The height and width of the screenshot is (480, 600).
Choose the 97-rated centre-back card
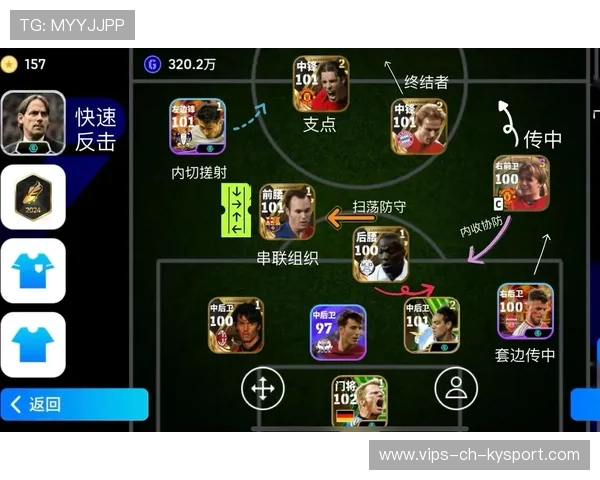[x=337, y=332]
